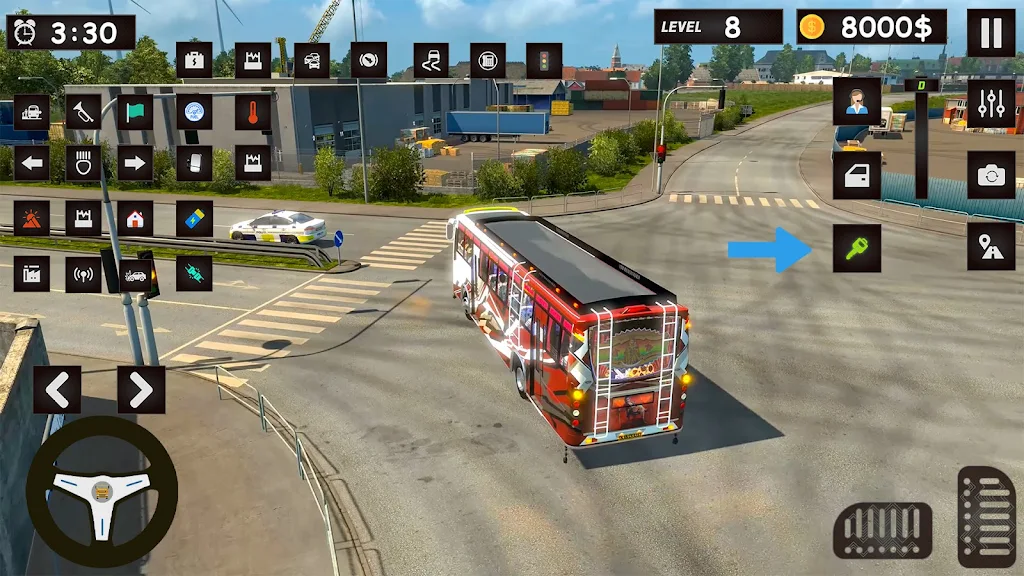This screenshot has height=576, width=1024.
Task: Toggle the right turn signal arrow
Action: (x=135, y=163)
